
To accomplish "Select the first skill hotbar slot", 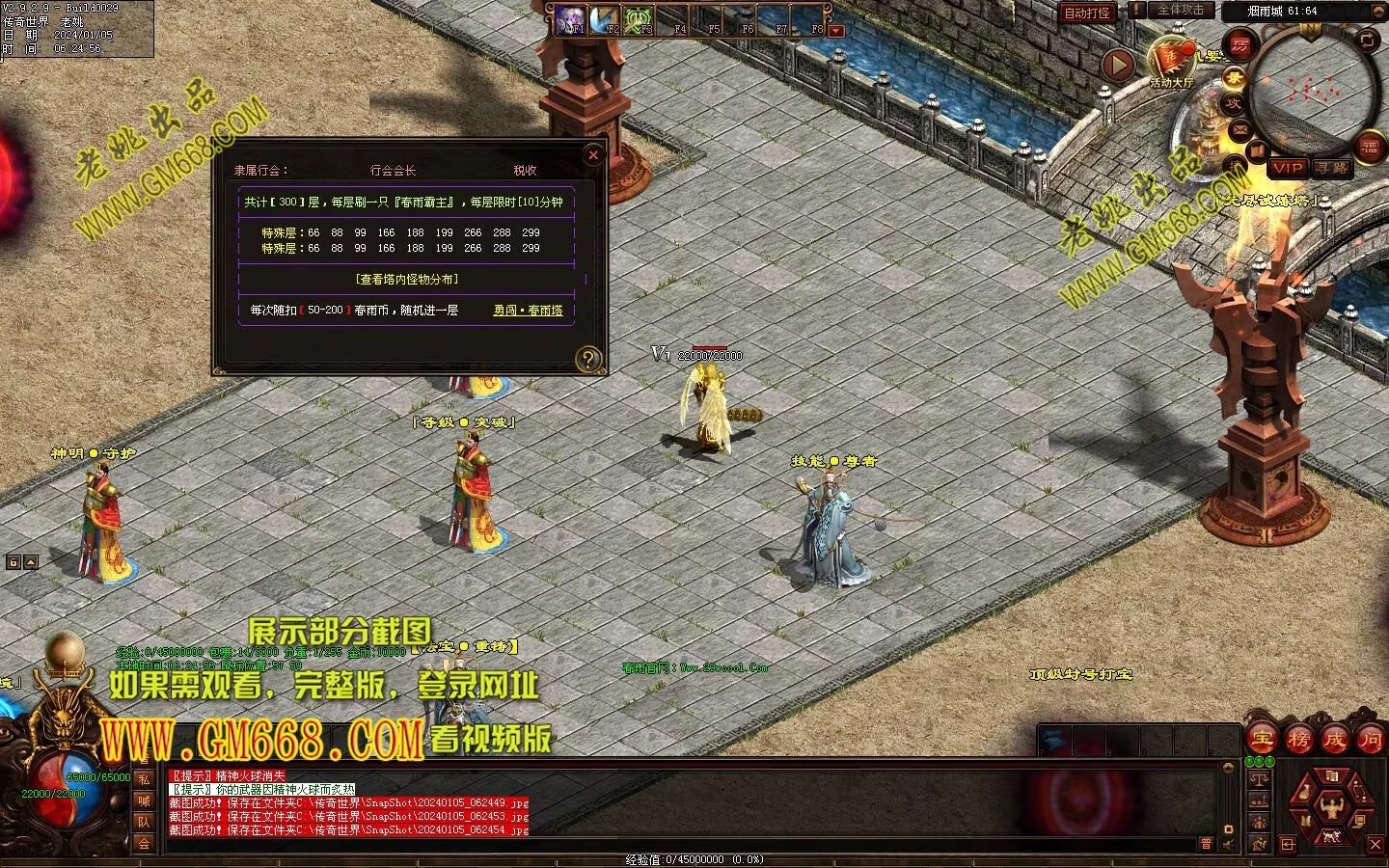I will tap(570, 20).
